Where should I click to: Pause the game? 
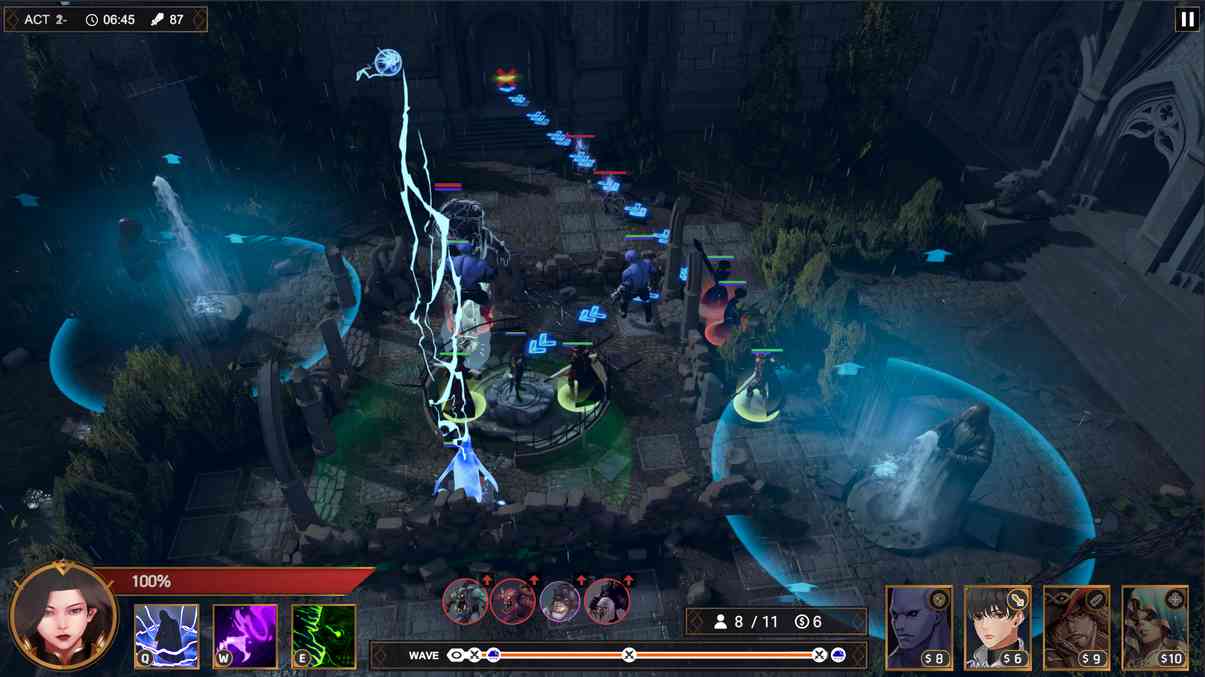(x=1187, y=19)
